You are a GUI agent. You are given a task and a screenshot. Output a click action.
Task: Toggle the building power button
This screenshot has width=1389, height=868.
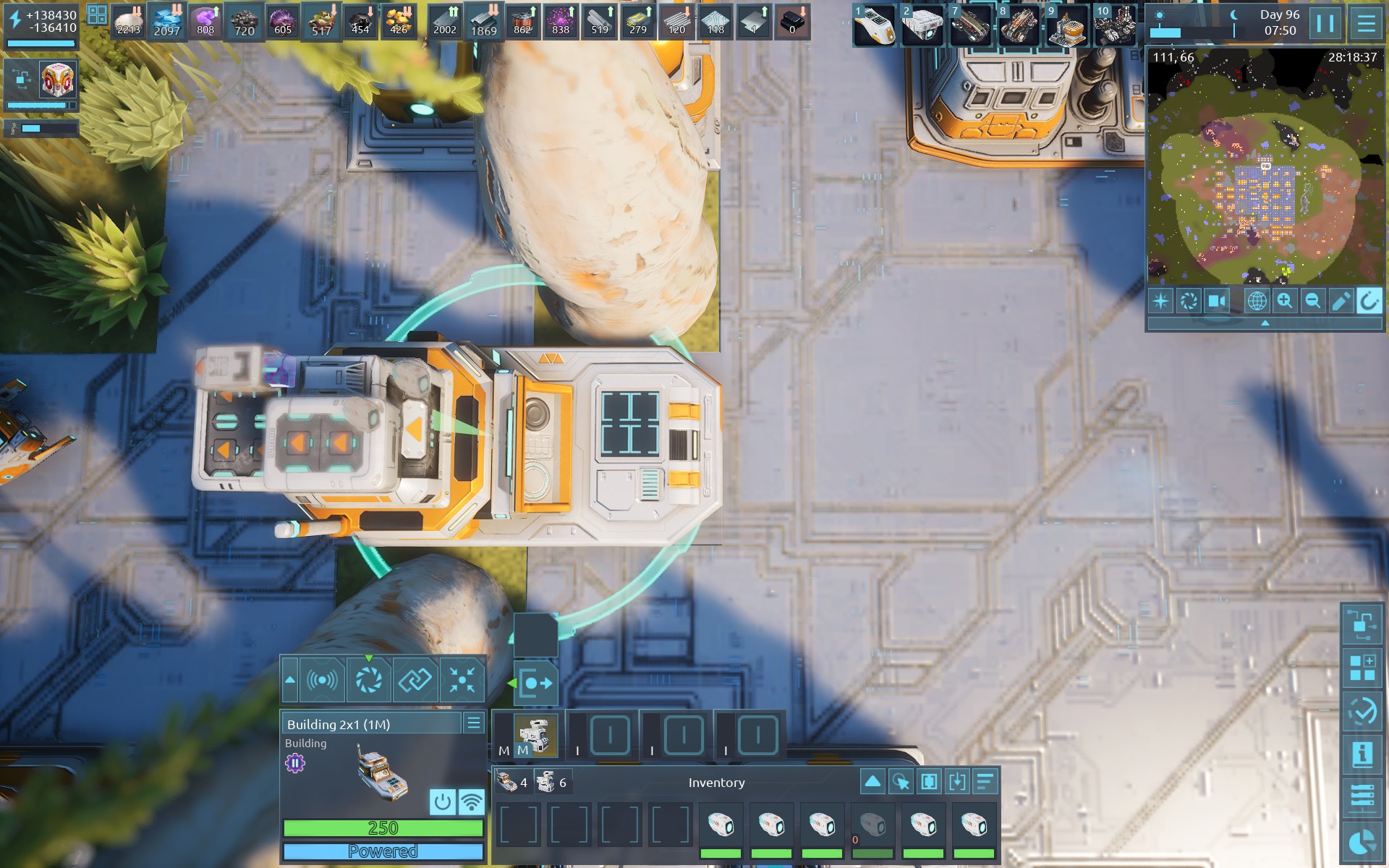pyautogui.click(x=443, y=801)
